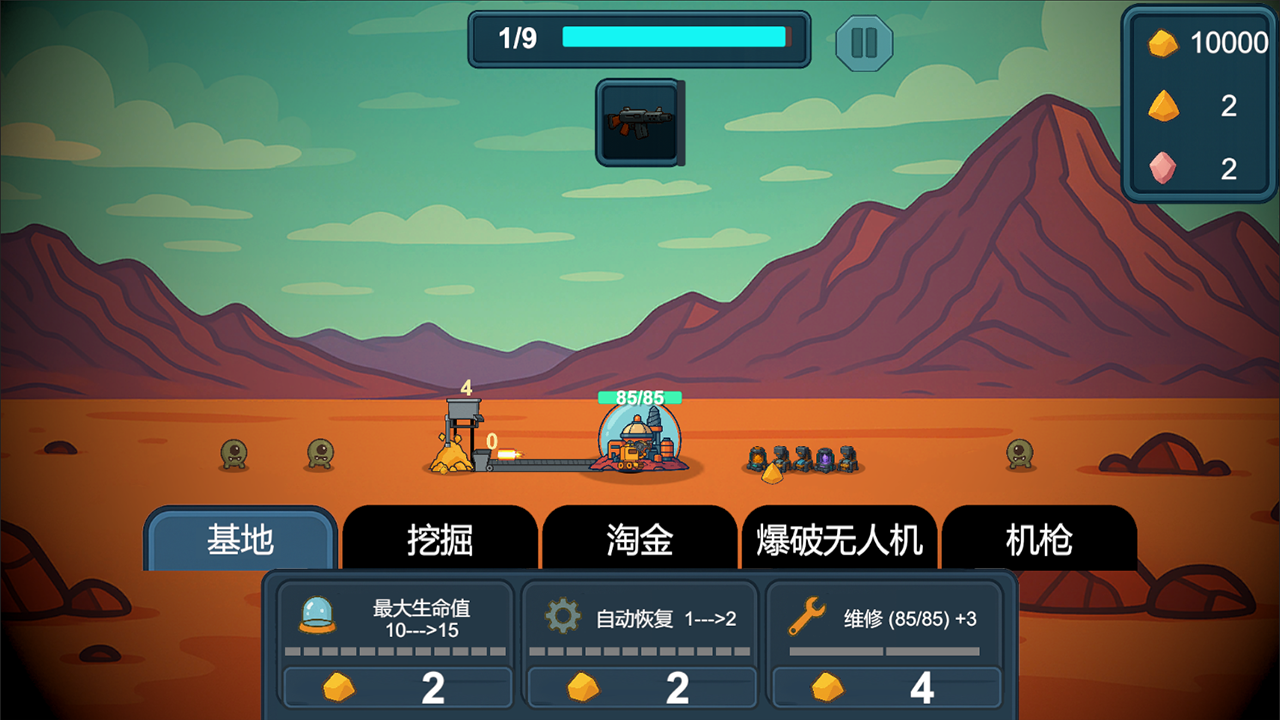
Task: Switch to the 机枪 tab
Action: 1041,539
